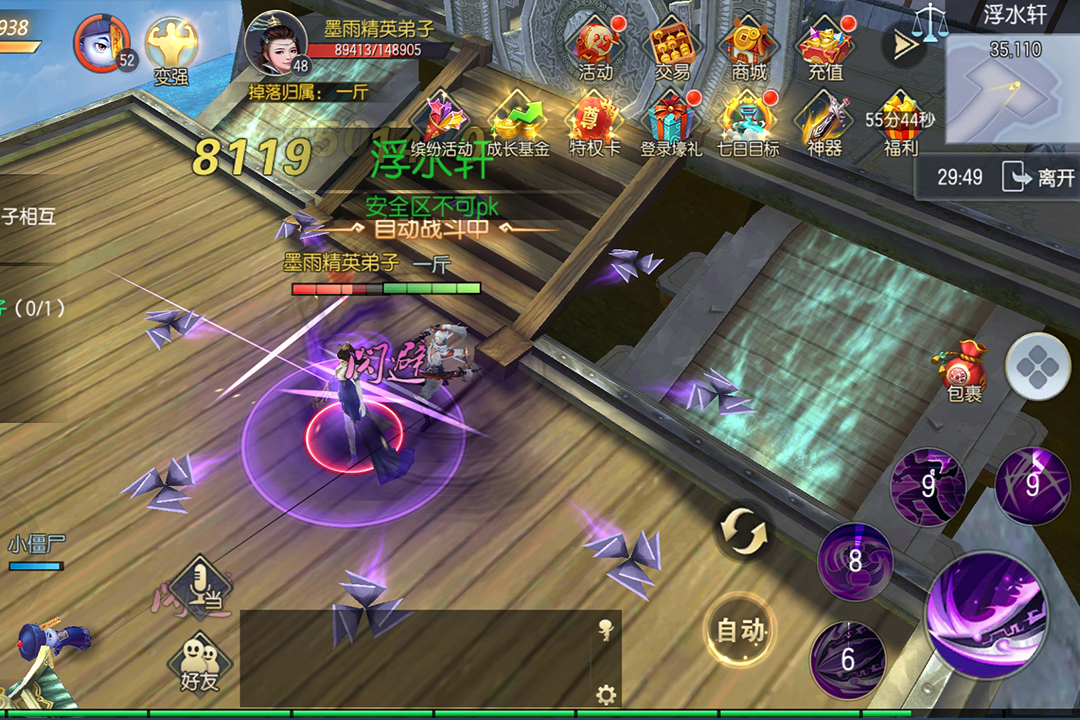Open the 充值 recharge menu

(825, 48)
